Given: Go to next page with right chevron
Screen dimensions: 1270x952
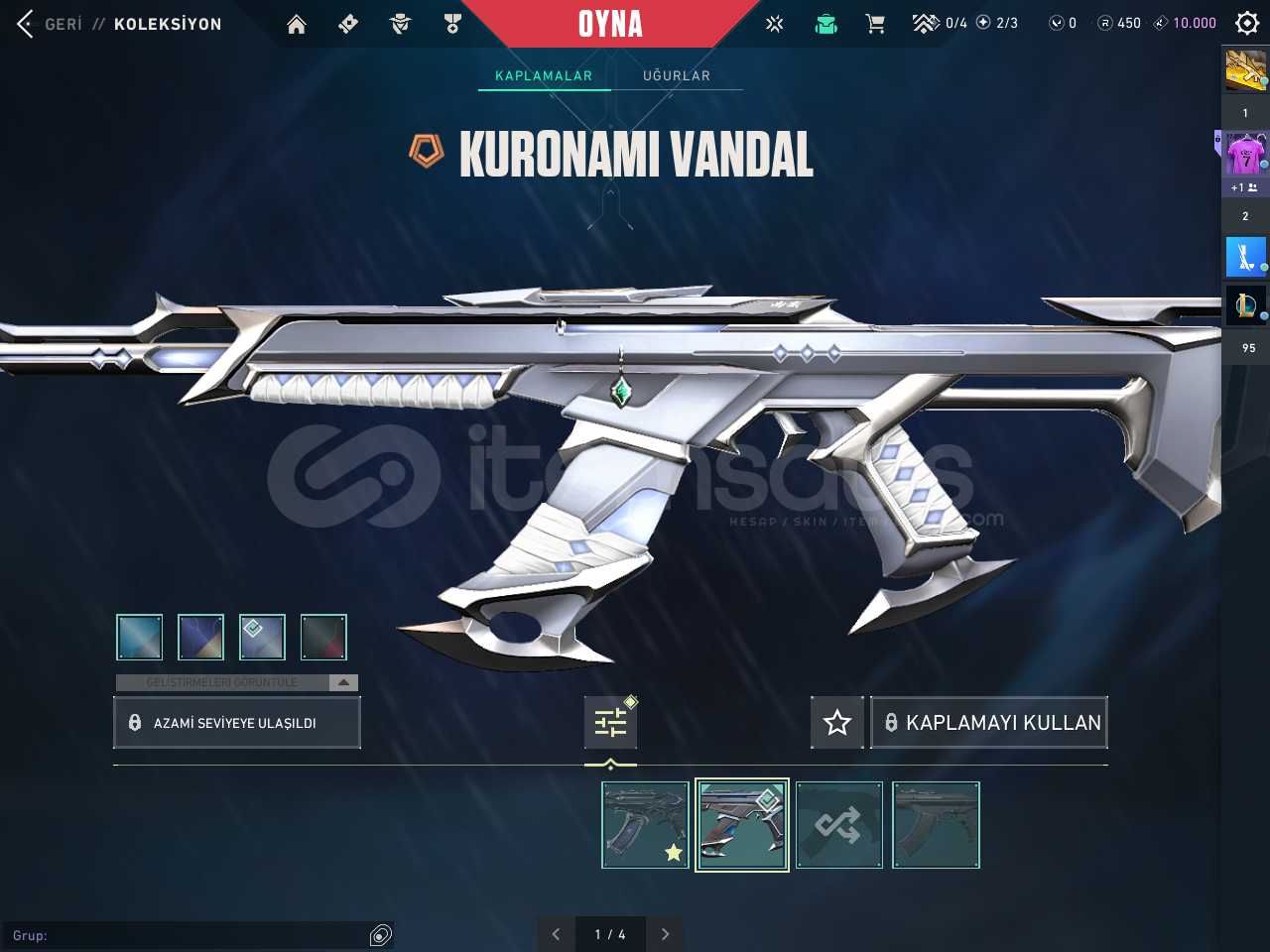Looking at the screenshot, I should (x=666, y=934).
